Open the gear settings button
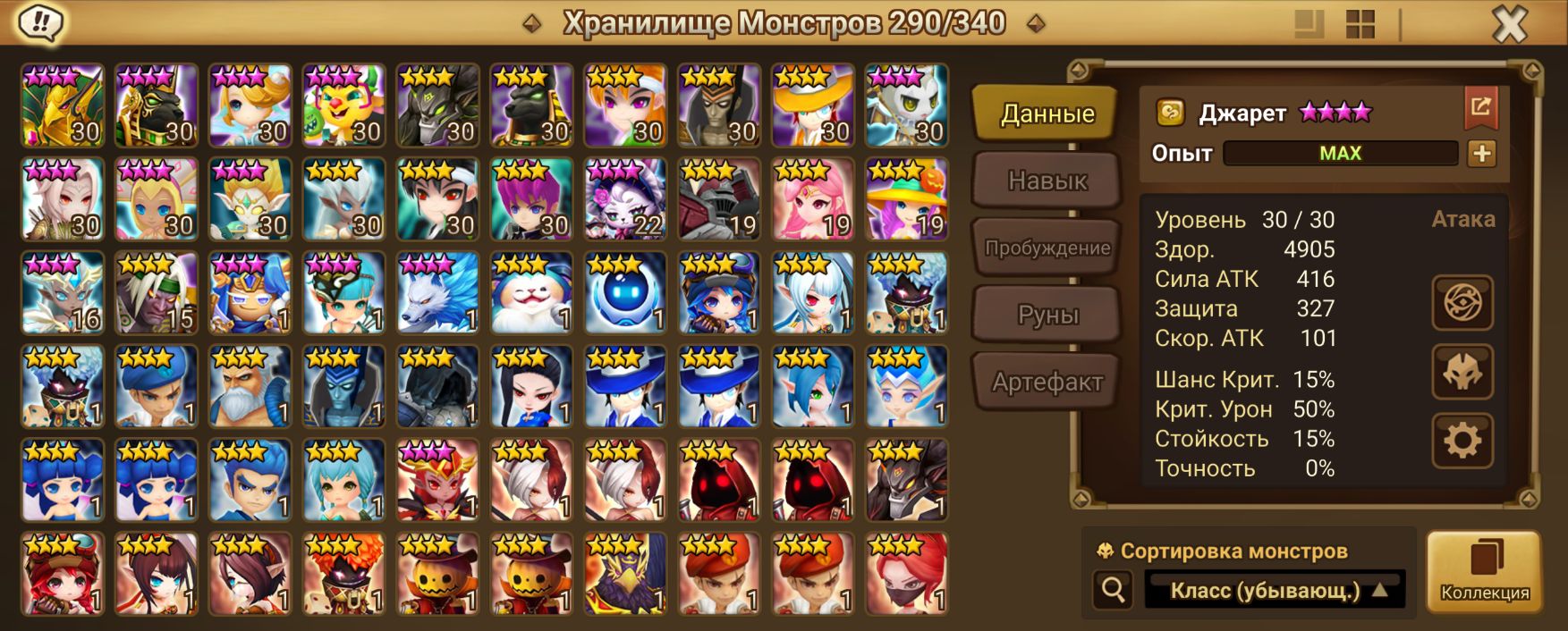Viewport: 1568px width, 631px height. (x=1462, y=441)
